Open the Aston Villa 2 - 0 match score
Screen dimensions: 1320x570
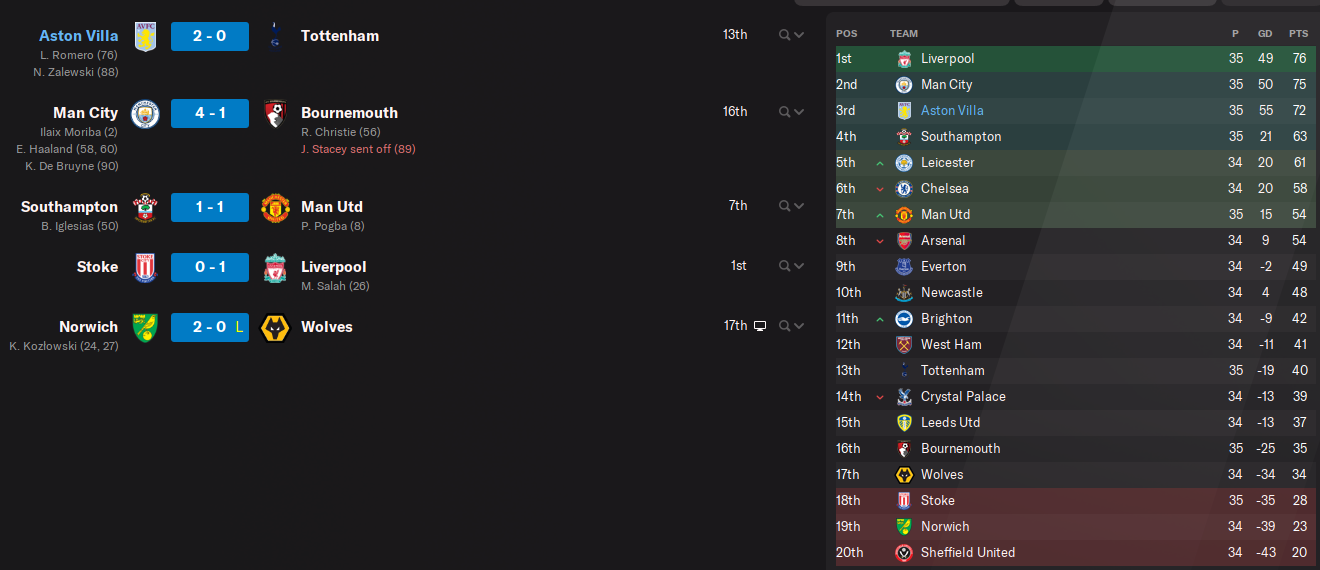(209, 36)
